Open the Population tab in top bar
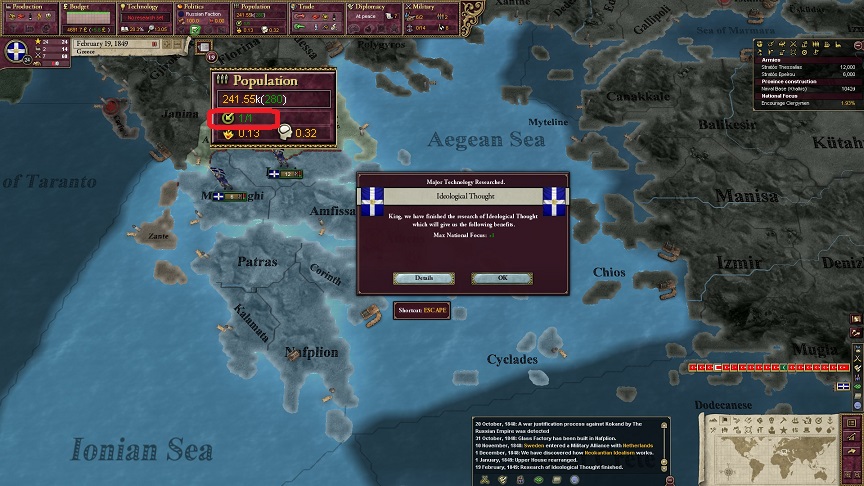This screenshot has width=864, height=486. (x=261, y=16)
